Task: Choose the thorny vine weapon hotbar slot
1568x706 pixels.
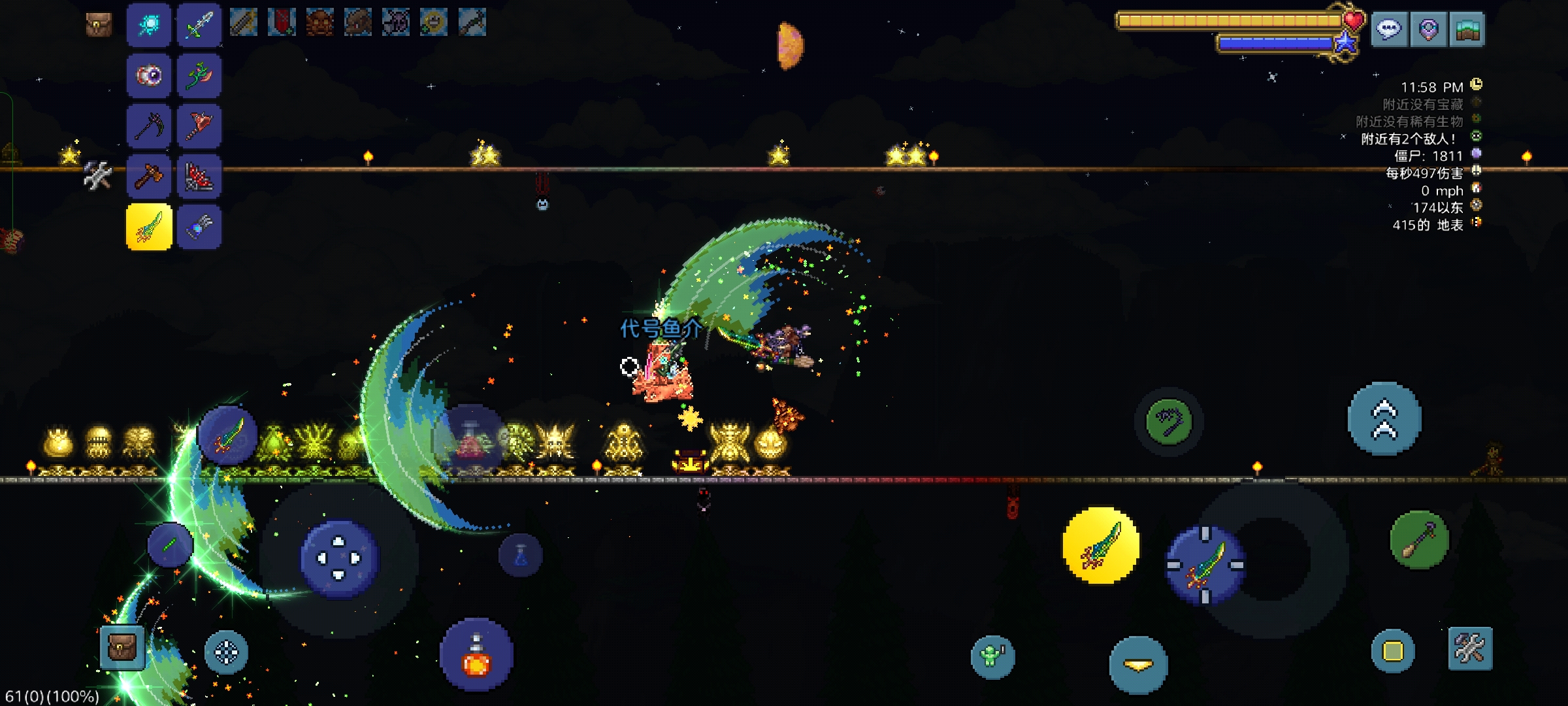Action: pyautogui.click(x=199, y=76)
